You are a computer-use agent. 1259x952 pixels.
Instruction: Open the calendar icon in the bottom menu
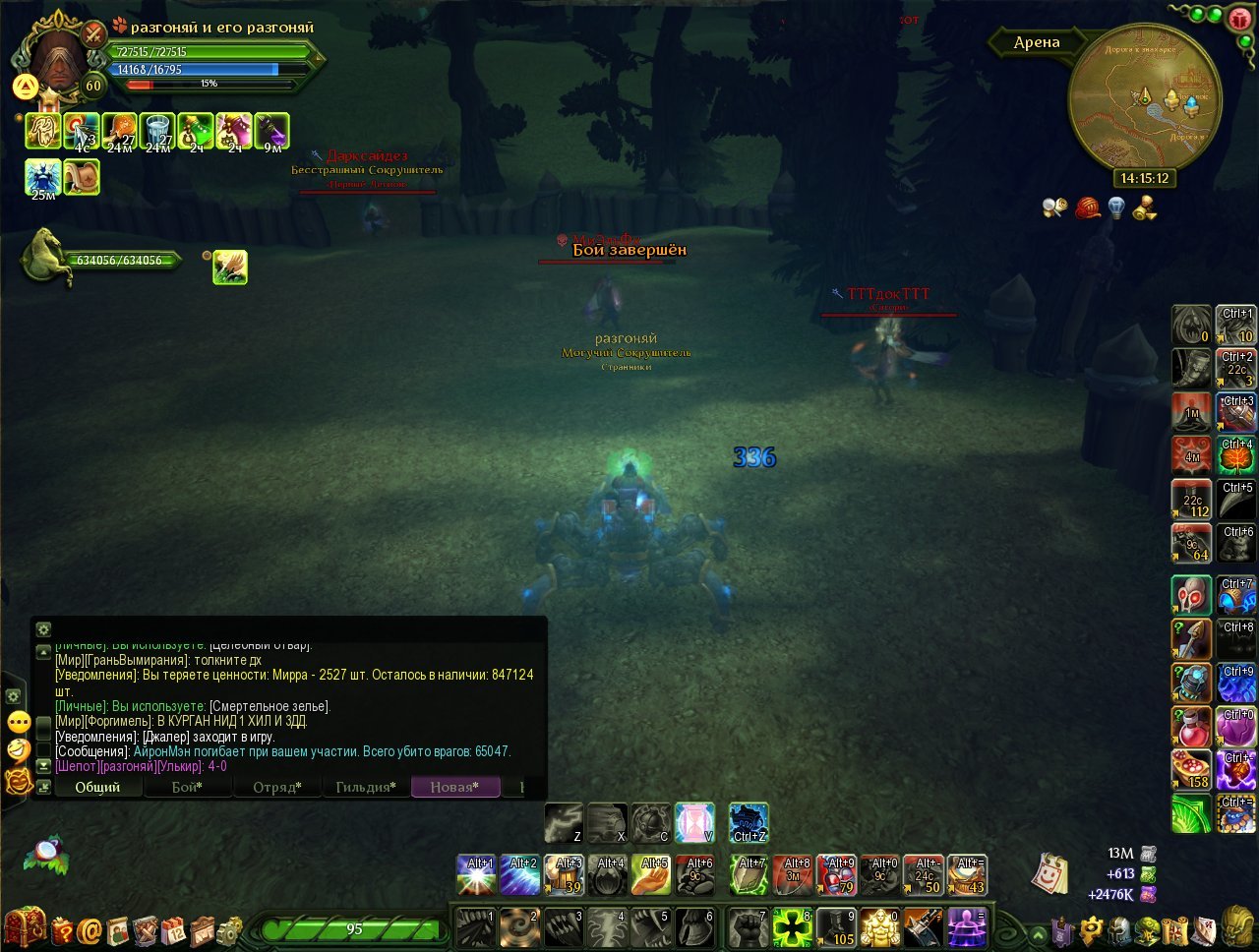[x=174, y=929]
